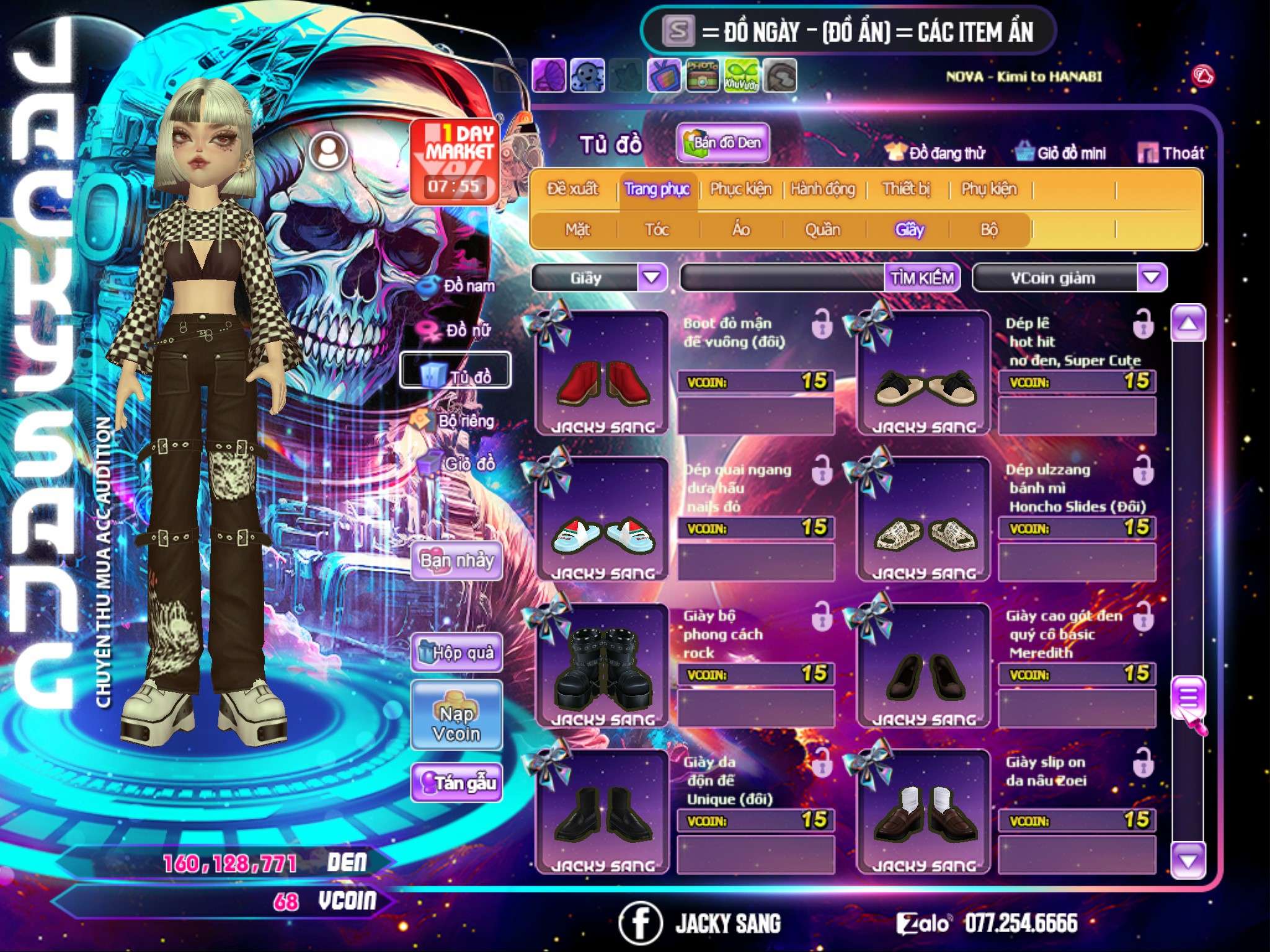
Task: Show Đồ đang thử items being tried
Action: pyautogui.click(x=935, y=152)
